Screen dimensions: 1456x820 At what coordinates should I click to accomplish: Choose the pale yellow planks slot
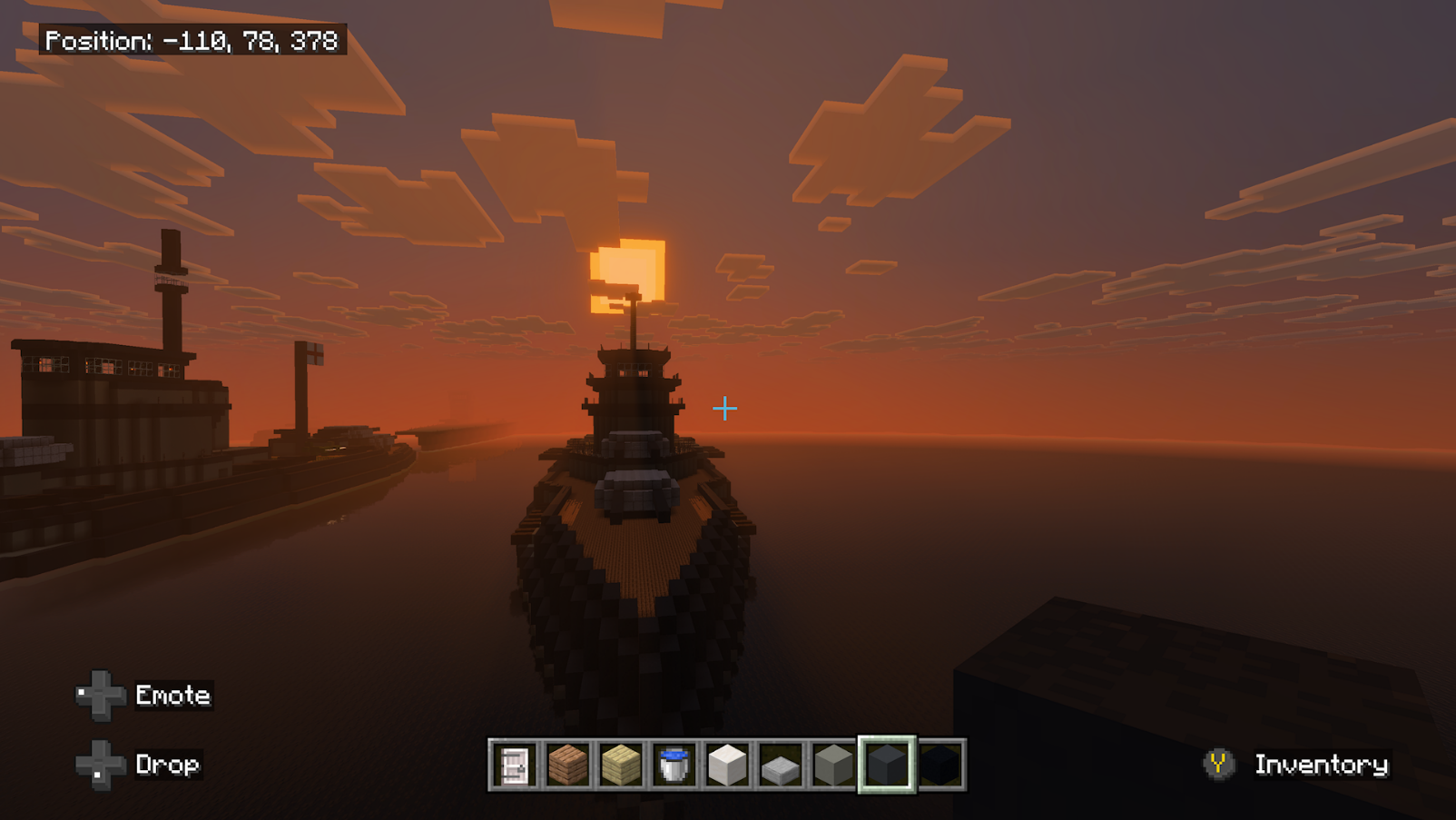(621, 765)
